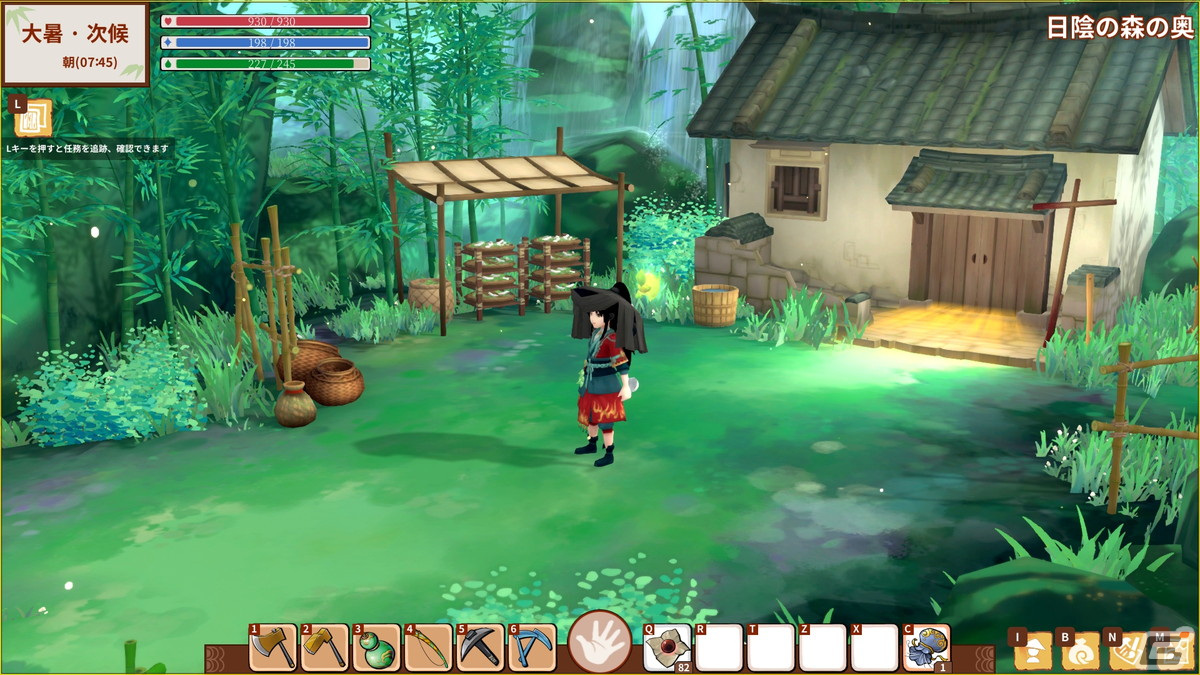Open the map icon
Screen dimensions: 1200x675
1174,651
